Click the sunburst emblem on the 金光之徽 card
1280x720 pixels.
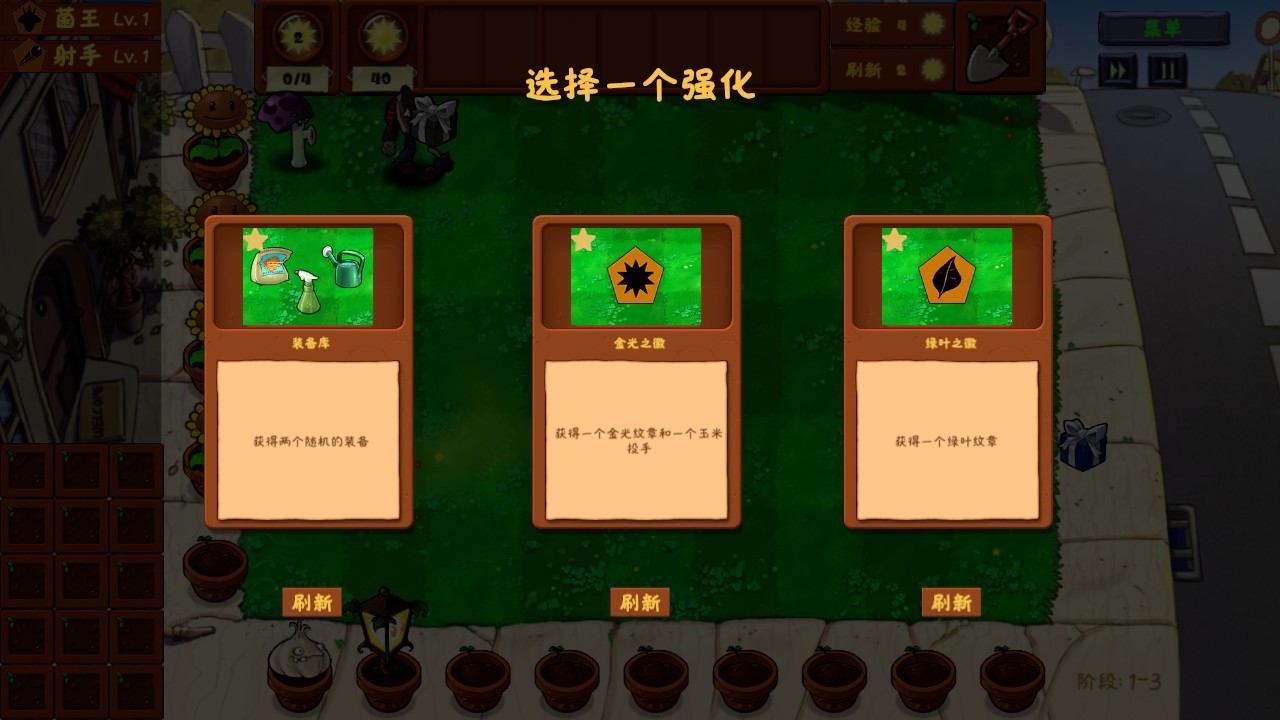(637, 277)
